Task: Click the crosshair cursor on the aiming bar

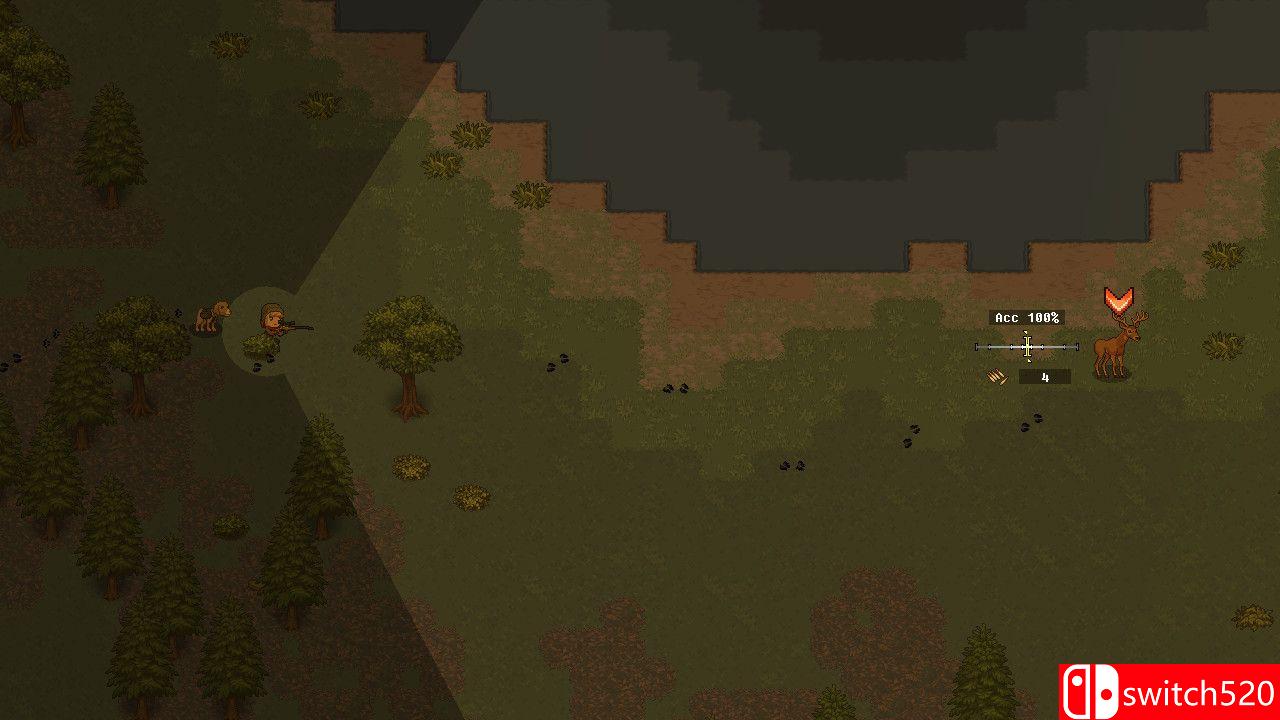Action: click(x=1025, y=345)
